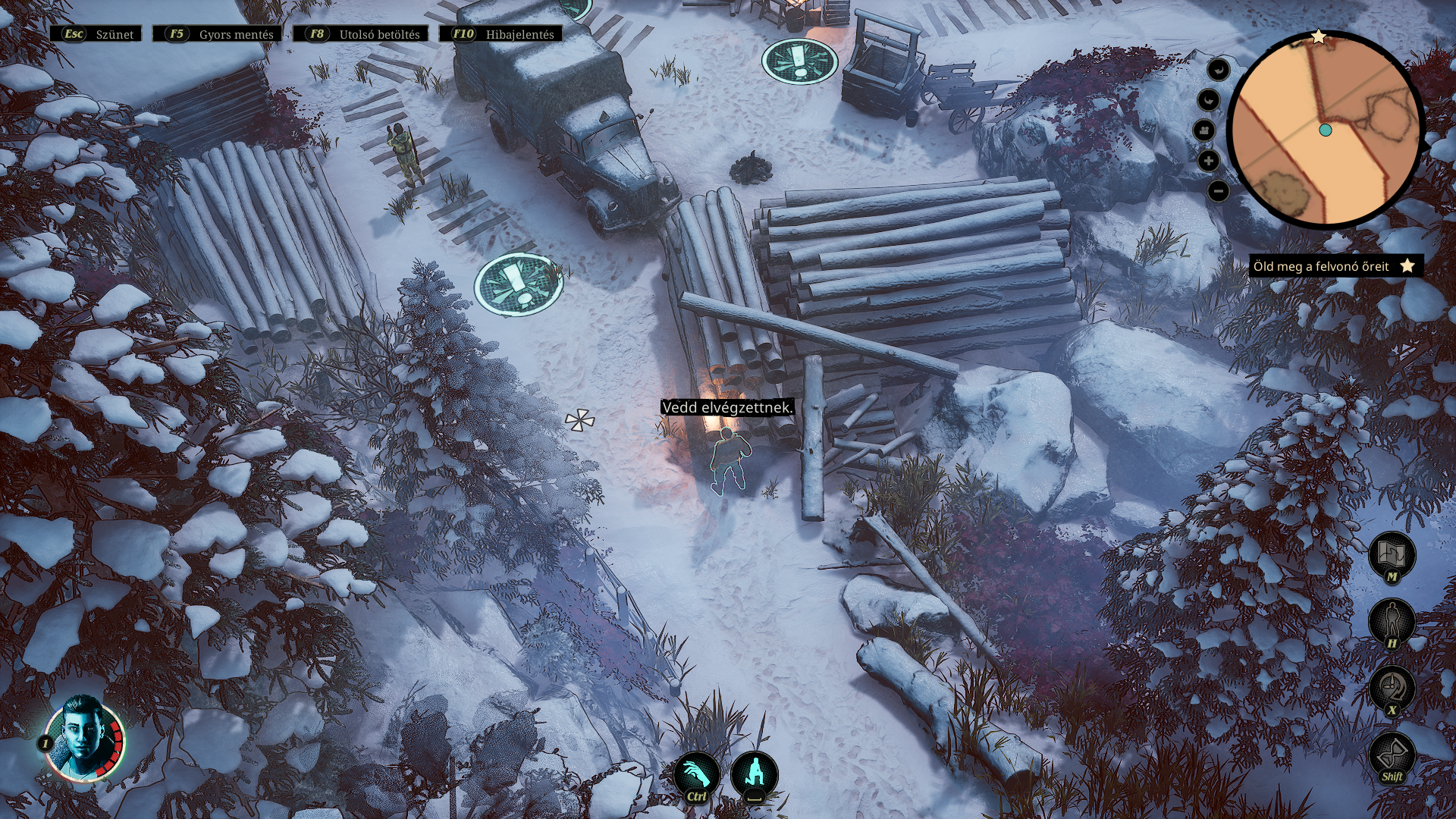Select the star objective marker on the minimap rim

click(x=1319, y=37)
